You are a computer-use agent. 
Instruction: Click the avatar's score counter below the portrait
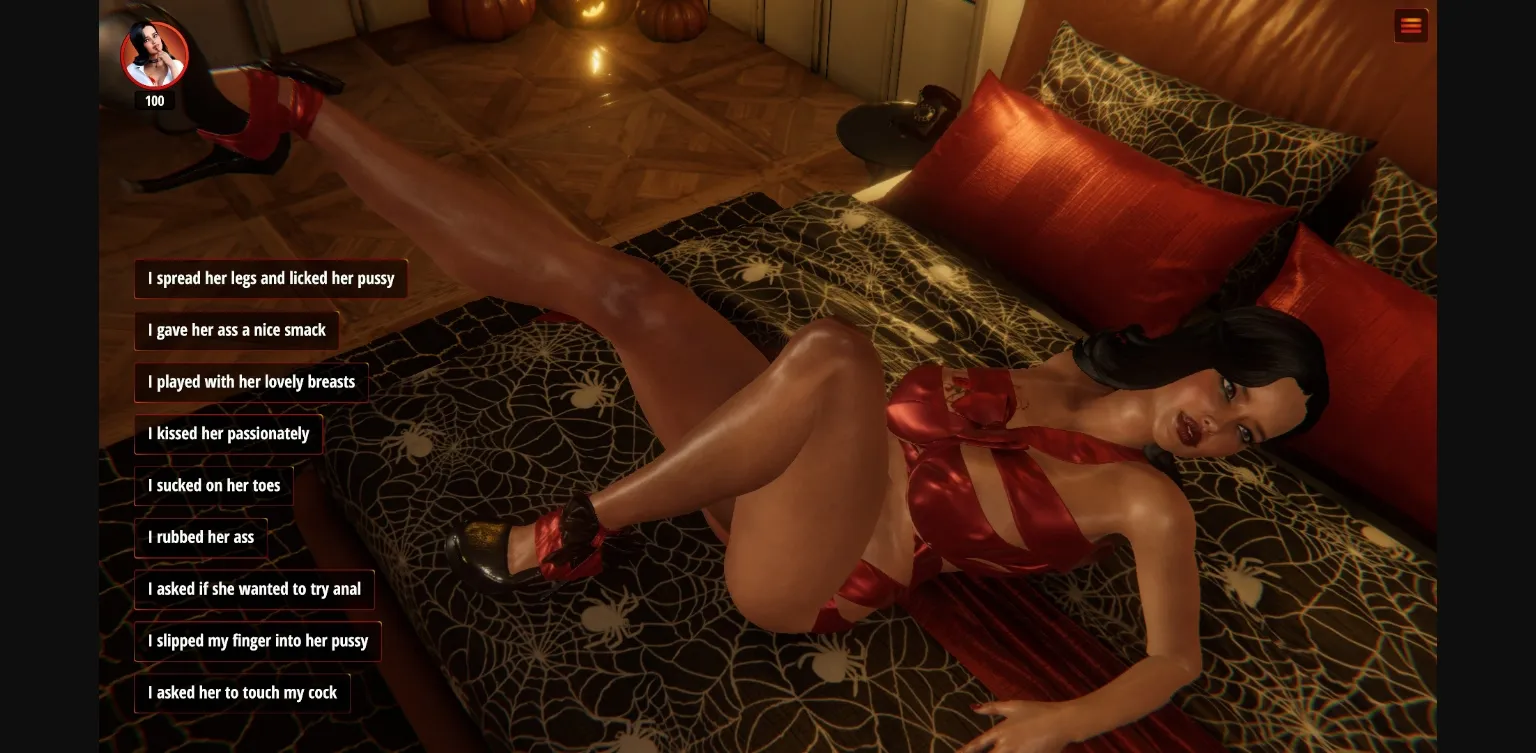point(154,100)
